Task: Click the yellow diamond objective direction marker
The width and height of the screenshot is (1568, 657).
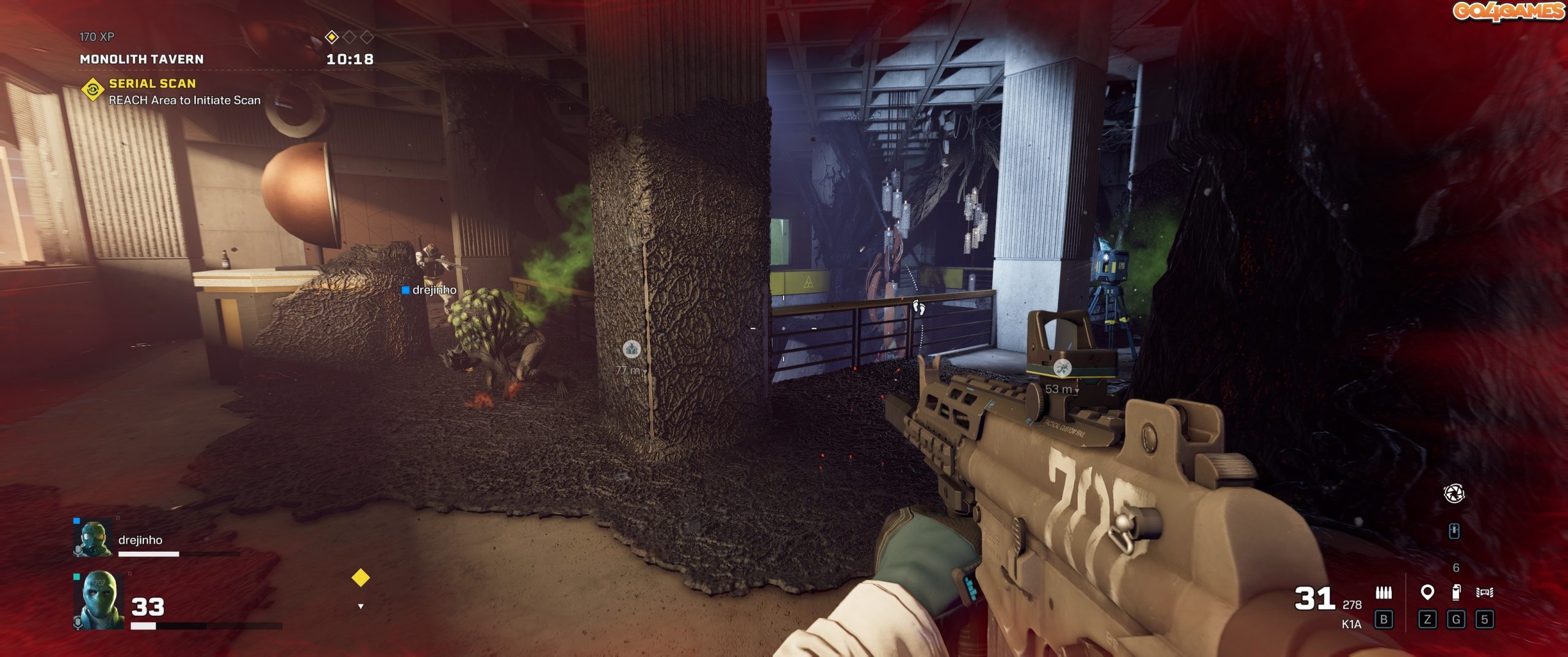Action: pos(360,577)
